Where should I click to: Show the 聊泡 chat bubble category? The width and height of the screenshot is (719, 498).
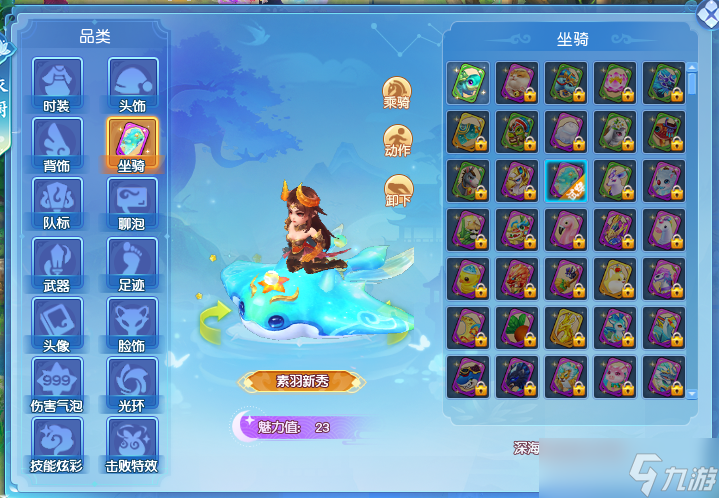pyautogui.click(x=132, y=202)
